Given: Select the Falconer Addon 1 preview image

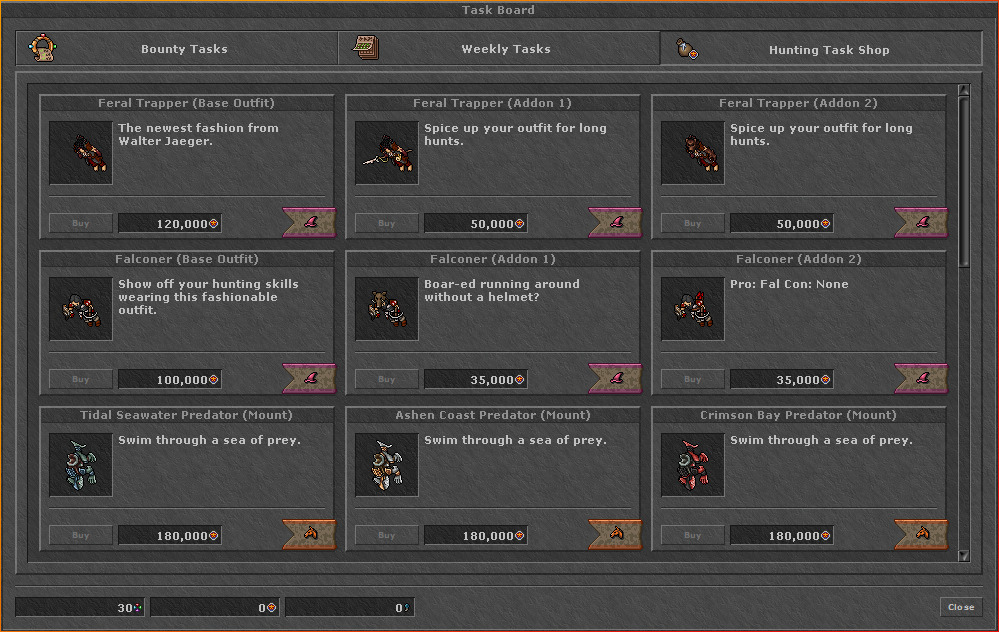Looking at the screenshot, I should click(387, 309).
